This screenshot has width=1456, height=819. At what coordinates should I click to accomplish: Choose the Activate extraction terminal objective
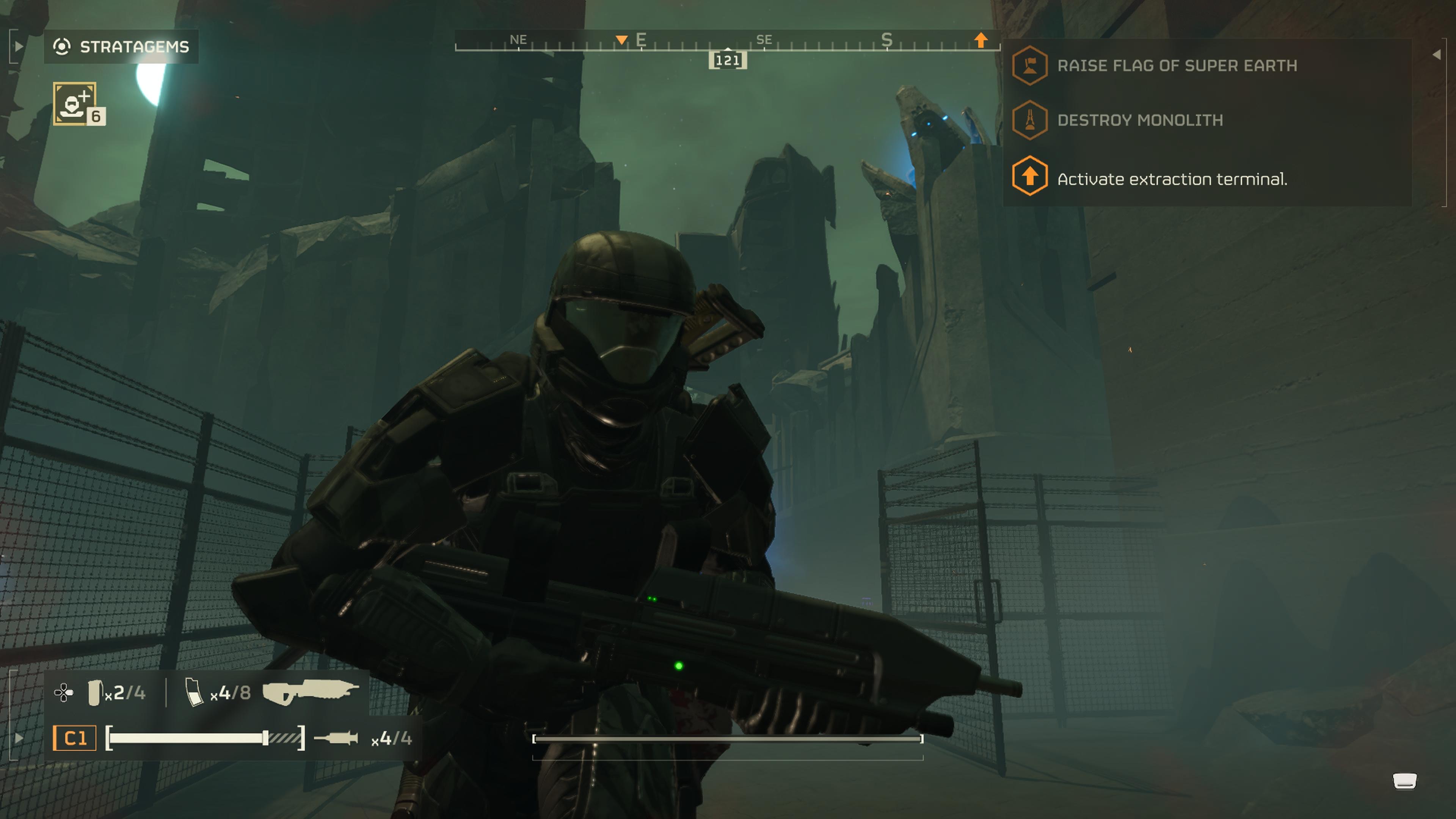point(1171,179)
